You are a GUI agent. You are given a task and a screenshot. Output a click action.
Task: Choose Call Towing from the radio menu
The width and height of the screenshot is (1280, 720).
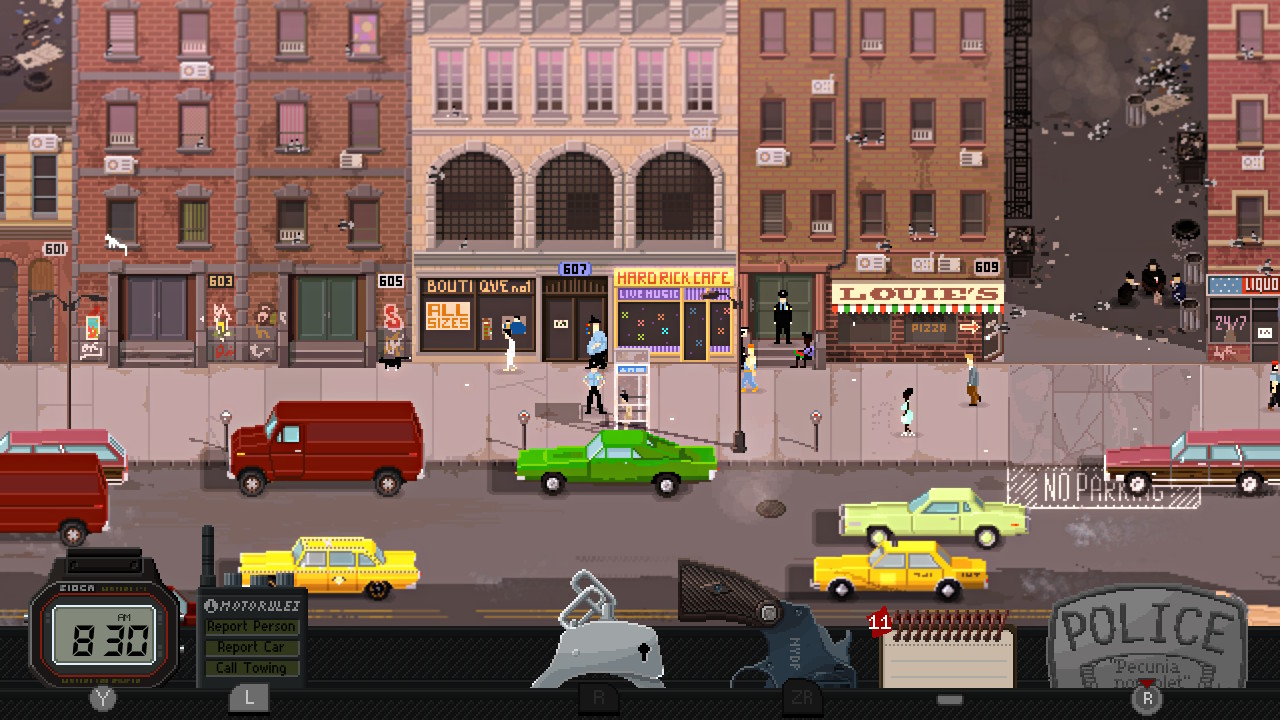click(251, 668)
